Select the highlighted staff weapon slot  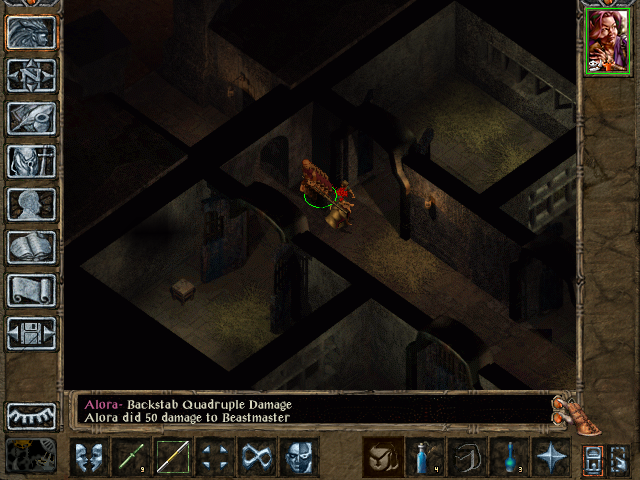173,457
